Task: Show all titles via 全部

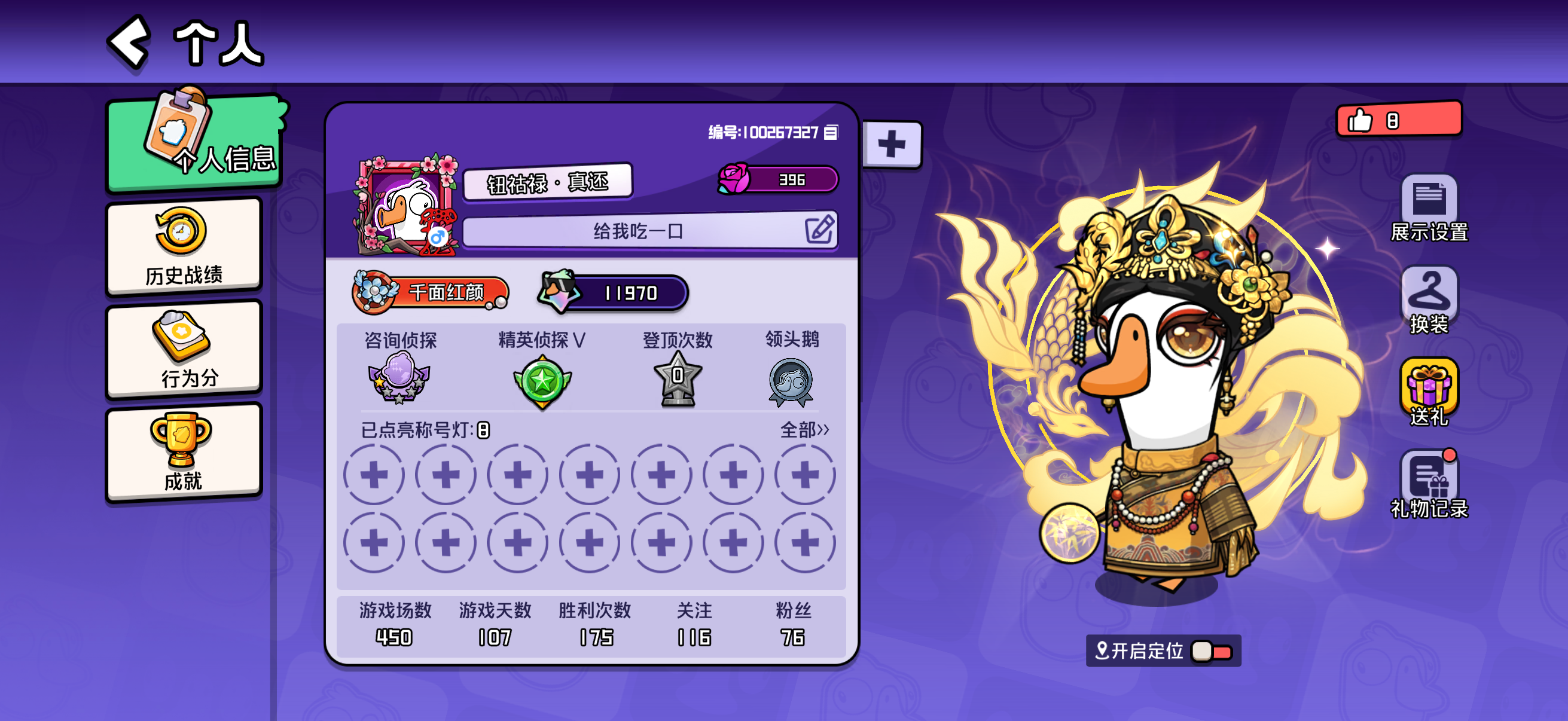Action: point(804,430)
